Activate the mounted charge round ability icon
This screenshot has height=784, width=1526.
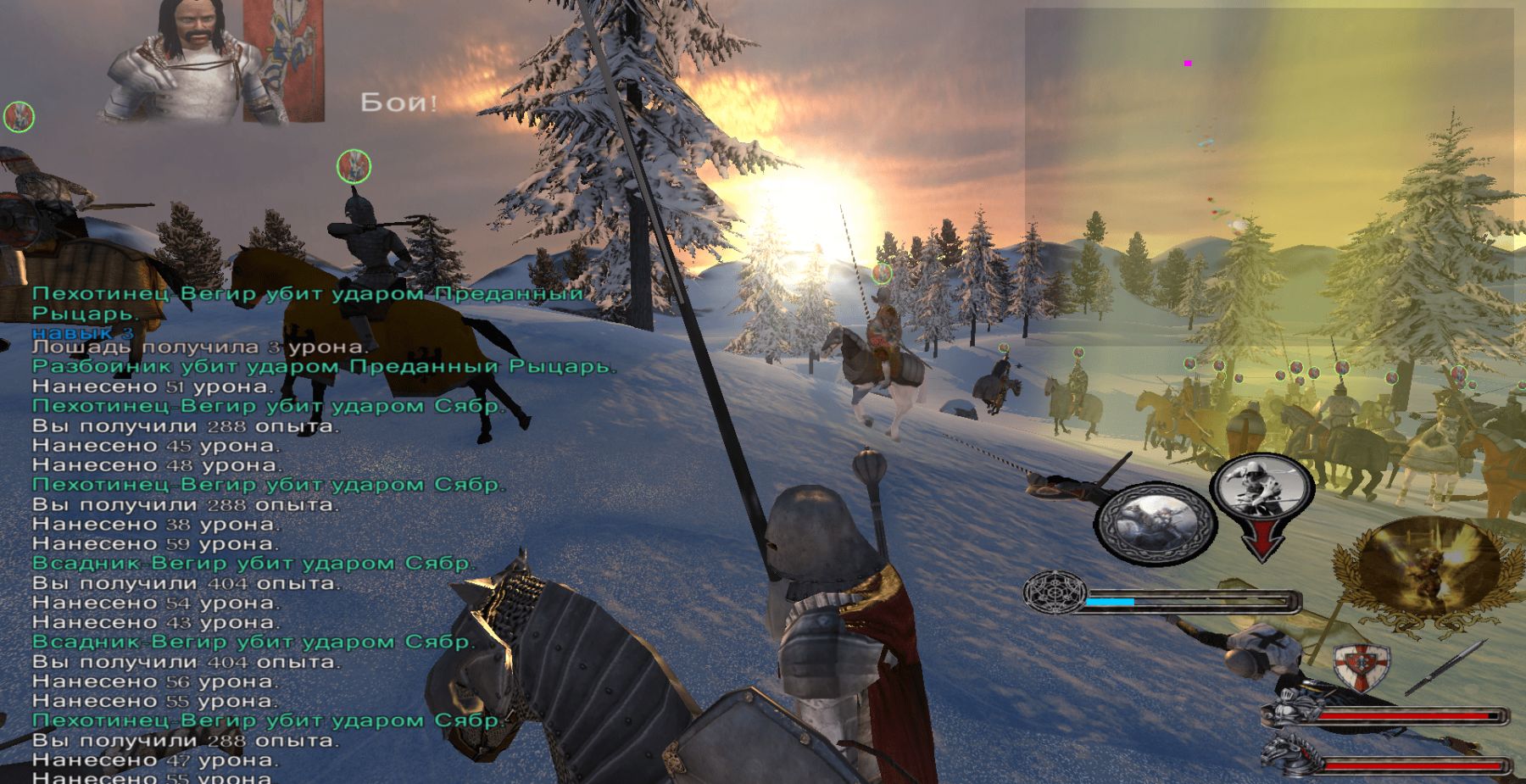coord(1155,523)
